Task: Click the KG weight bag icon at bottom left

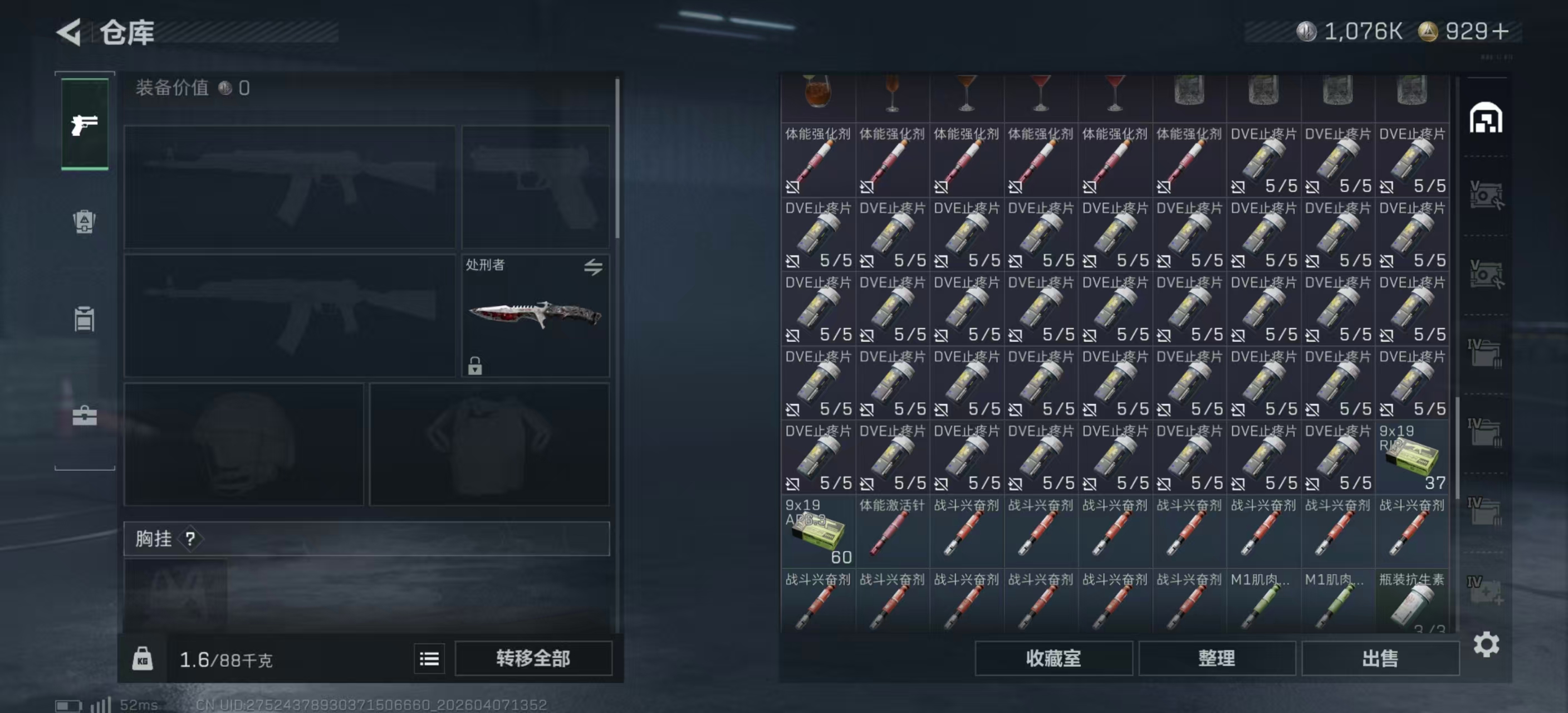Action: (x=144, y=660)
